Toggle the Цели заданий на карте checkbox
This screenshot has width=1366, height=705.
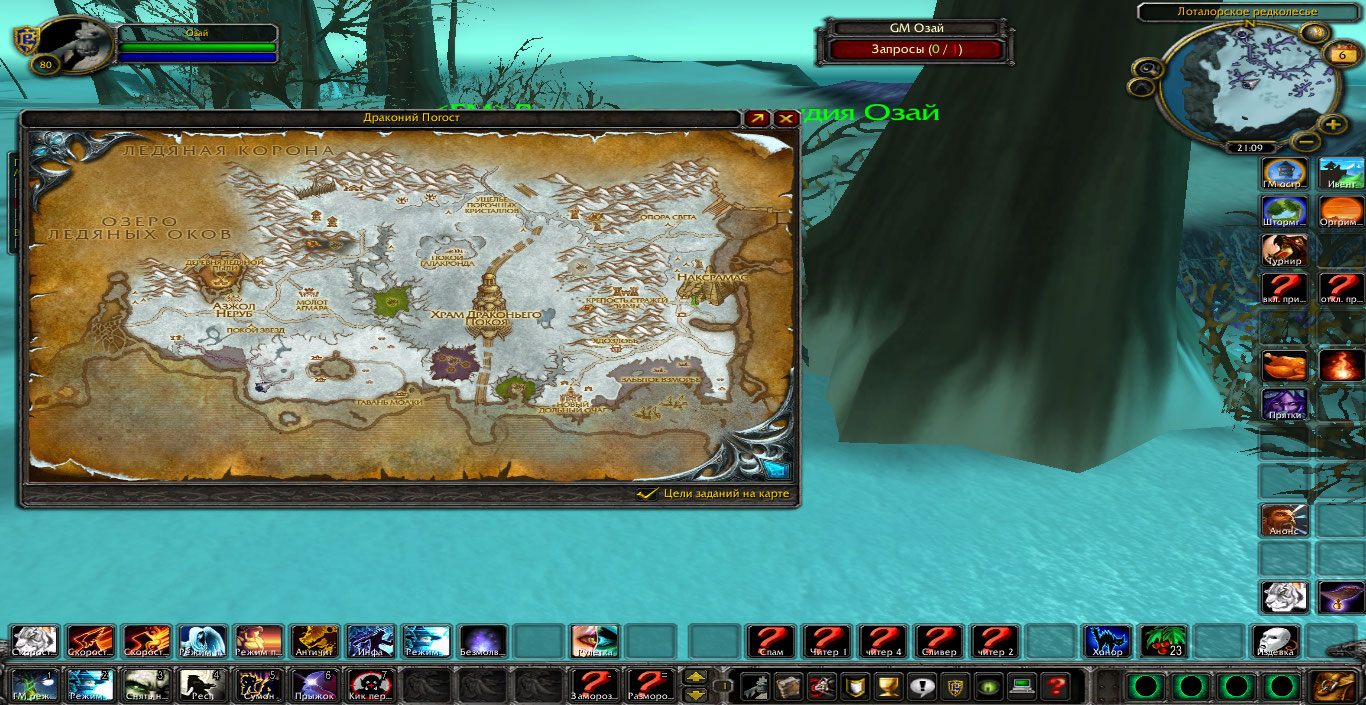tap(646, 494)
